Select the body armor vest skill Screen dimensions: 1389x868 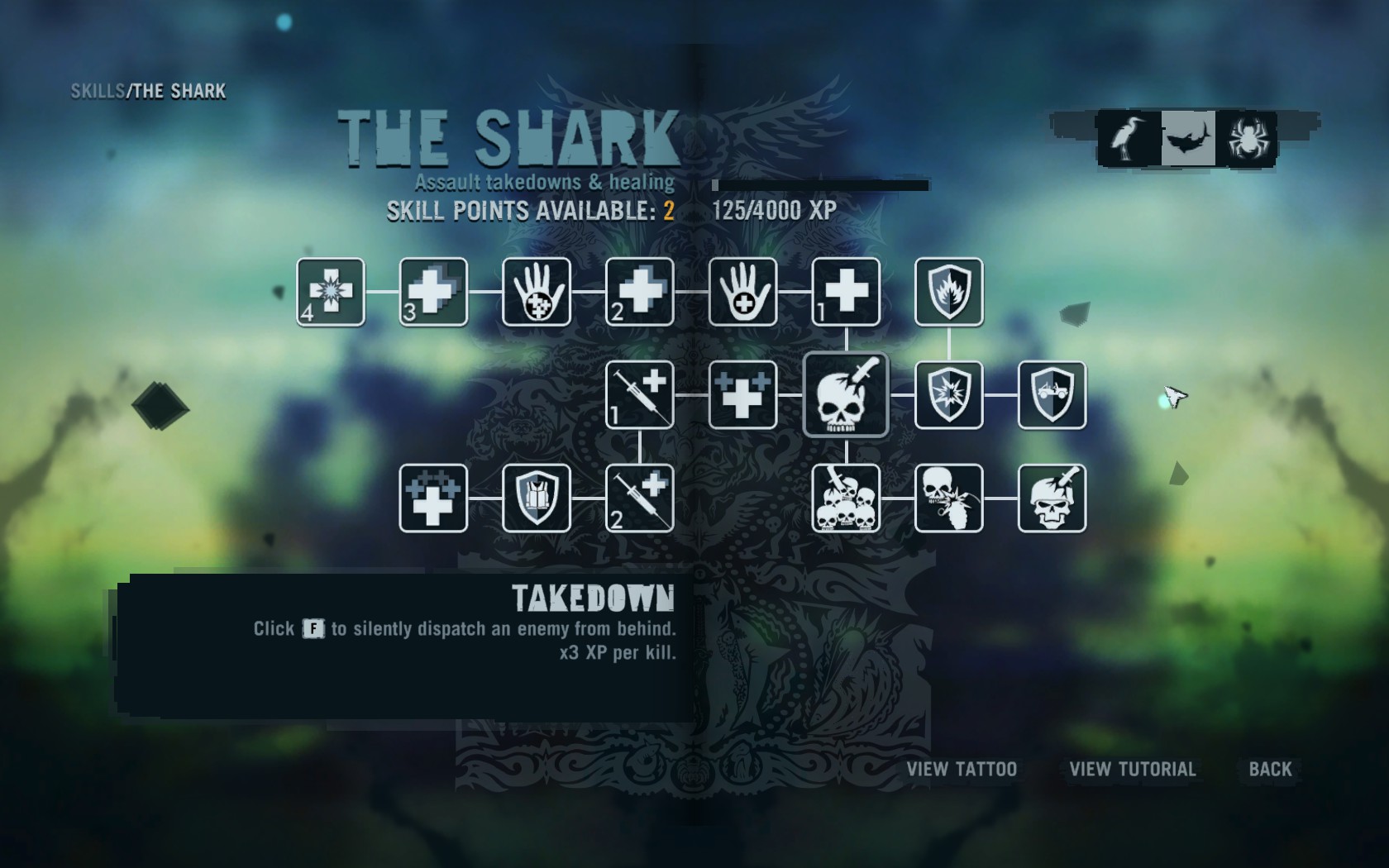[535, 499]
